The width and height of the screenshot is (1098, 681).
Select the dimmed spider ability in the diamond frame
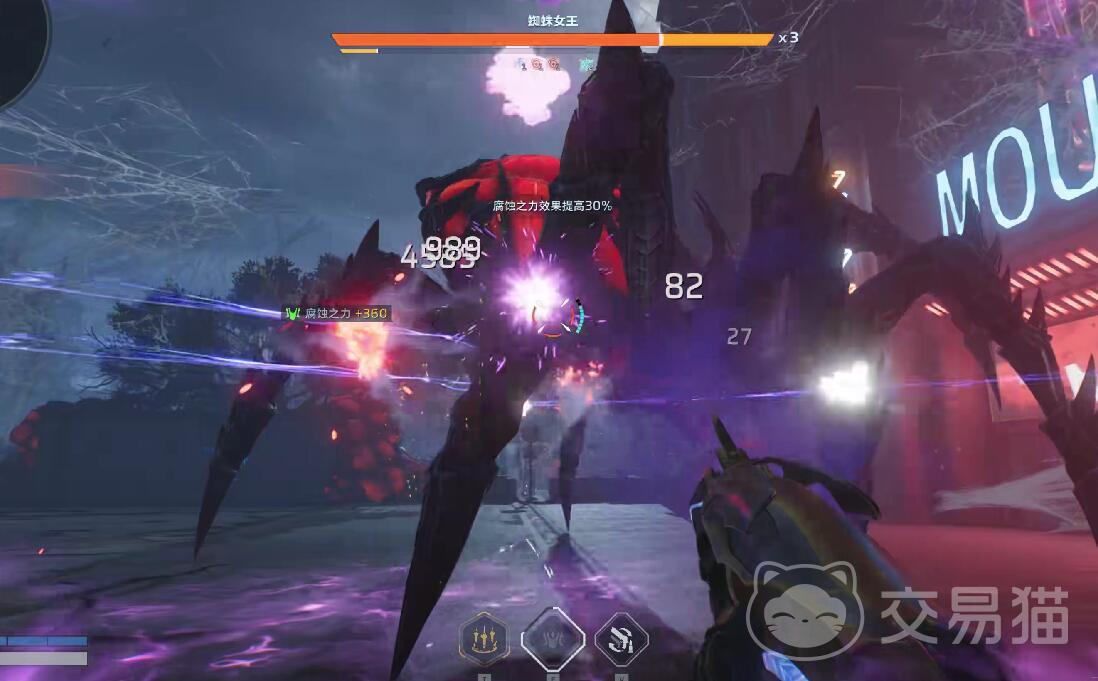553,637
